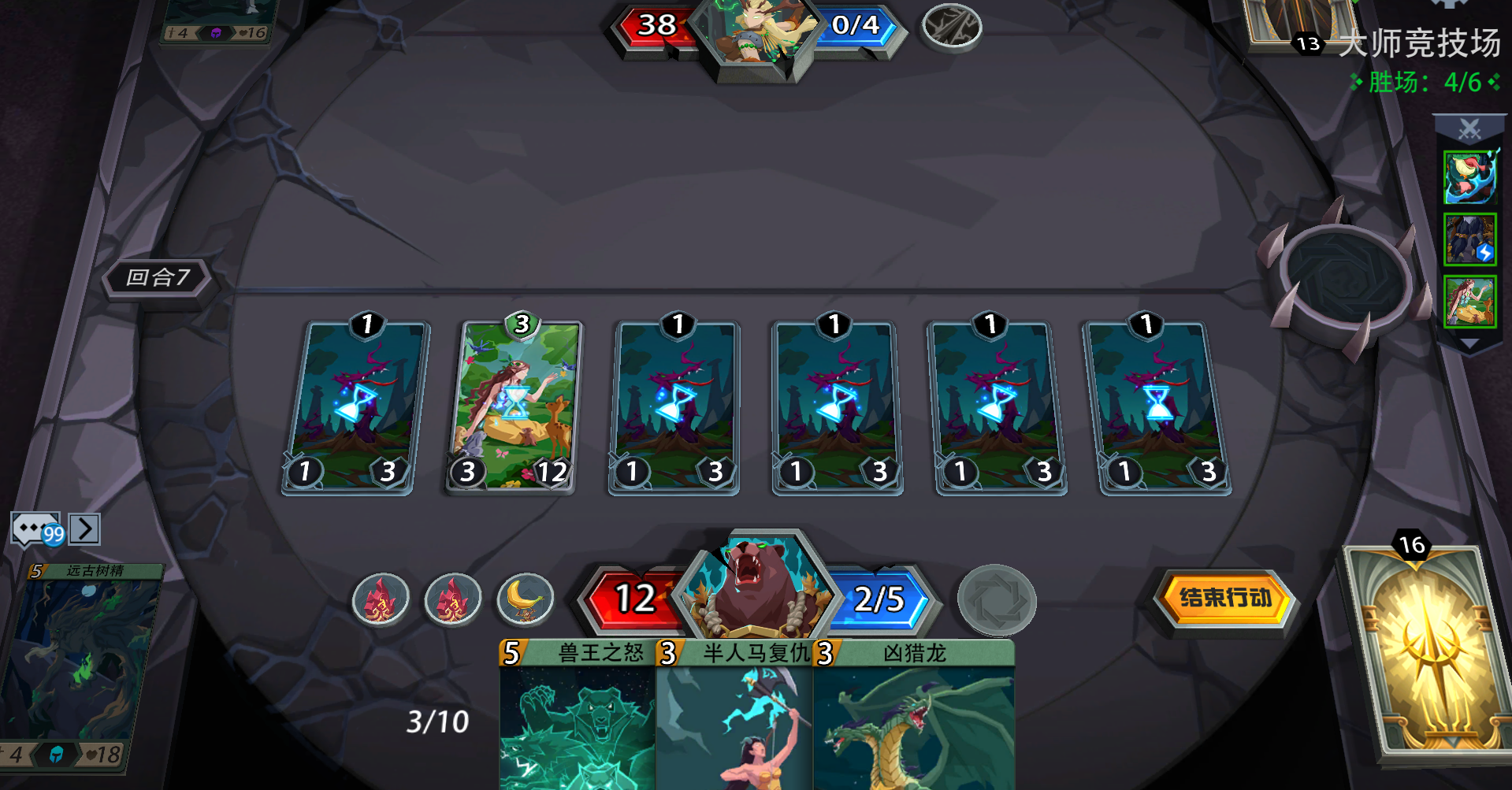The width and height of the screenshot is (1512, 790).
Task: Select the banana artifact icon
Action: click(526, 599)
